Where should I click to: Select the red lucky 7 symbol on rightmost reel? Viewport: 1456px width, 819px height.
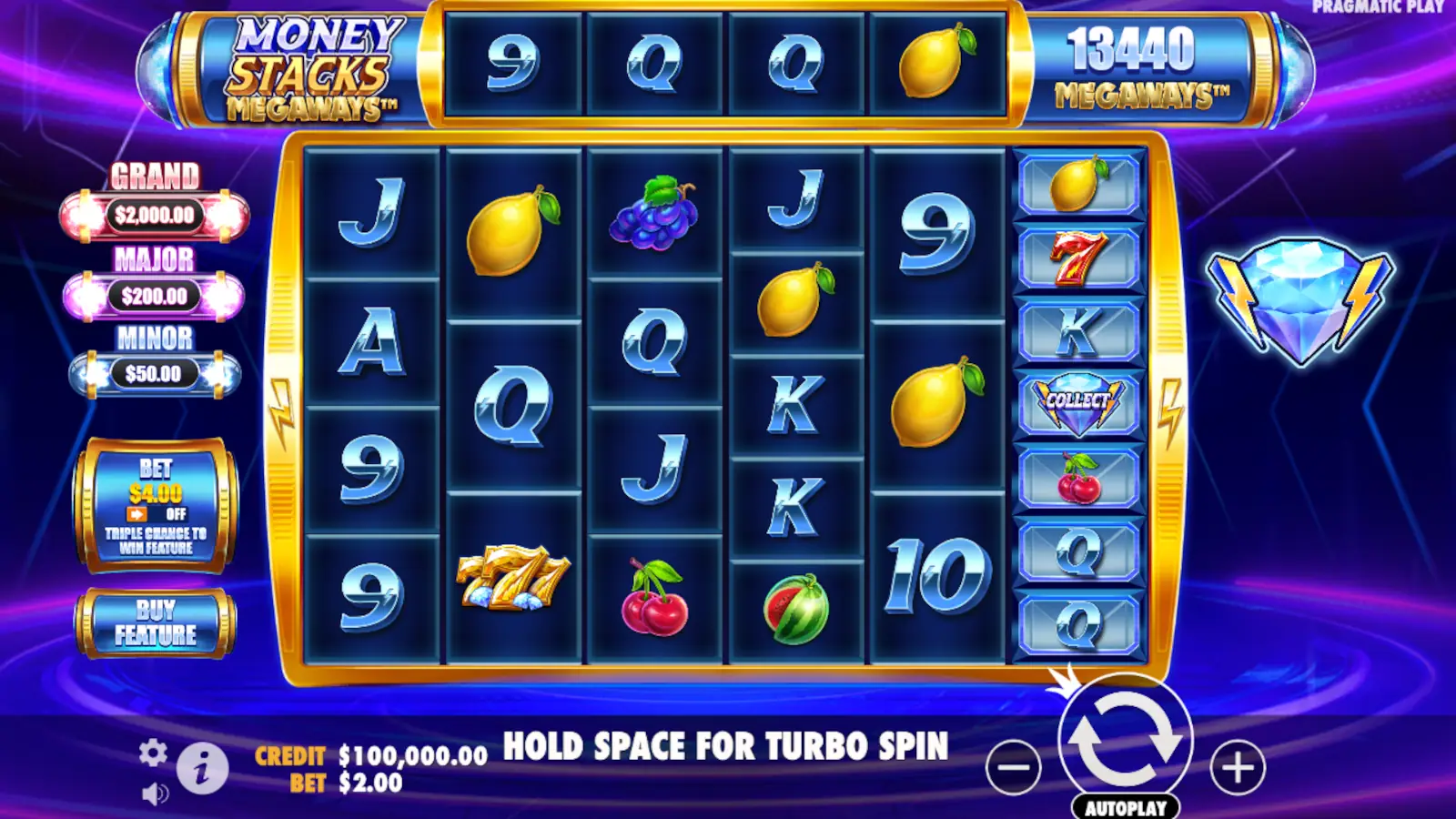tap(1078, 261)
